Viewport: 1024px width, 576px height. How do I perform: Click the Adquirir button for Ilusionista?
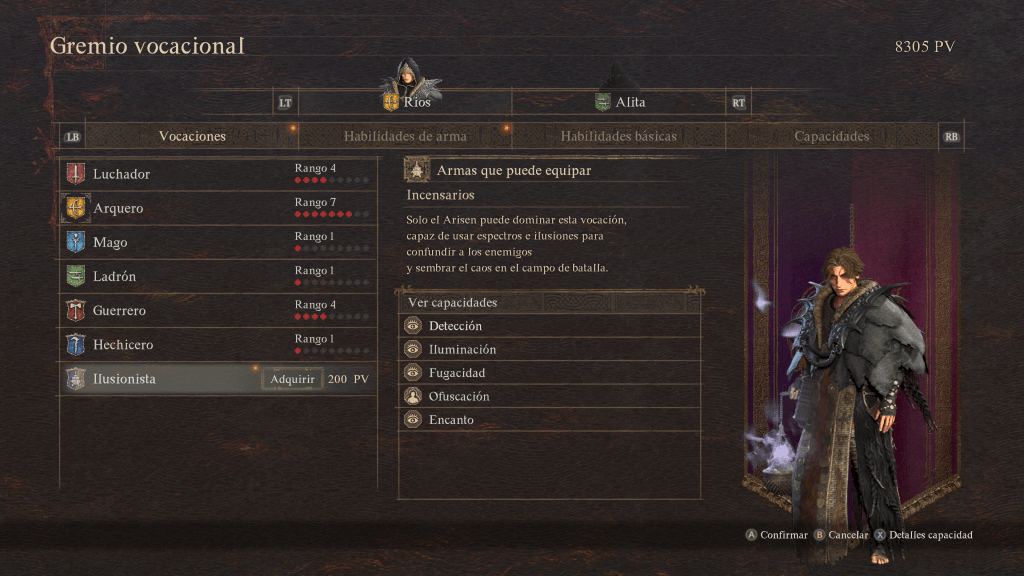pos(293,379)
